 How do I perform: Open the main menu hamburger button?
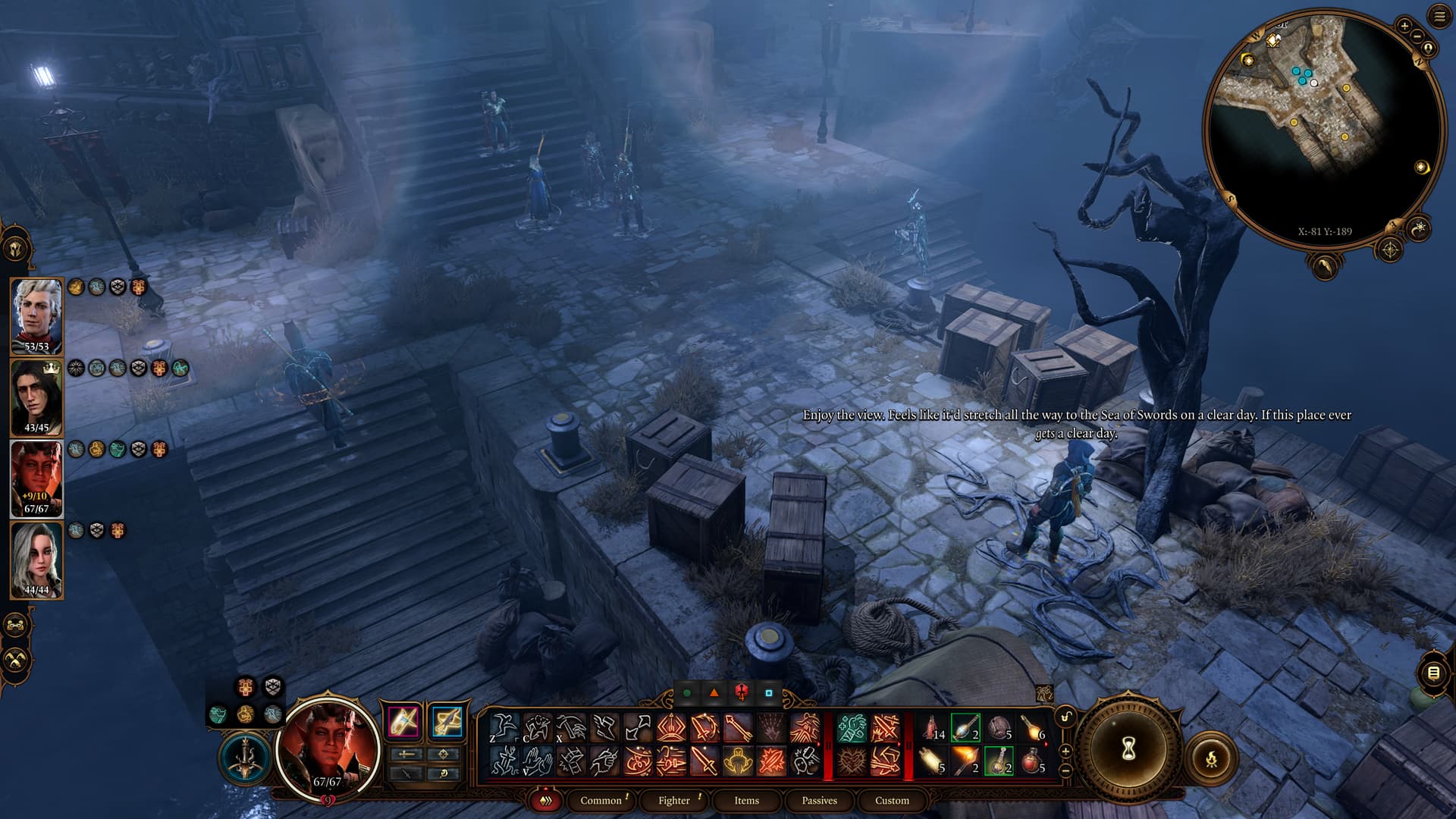[x=1439, y=17]
